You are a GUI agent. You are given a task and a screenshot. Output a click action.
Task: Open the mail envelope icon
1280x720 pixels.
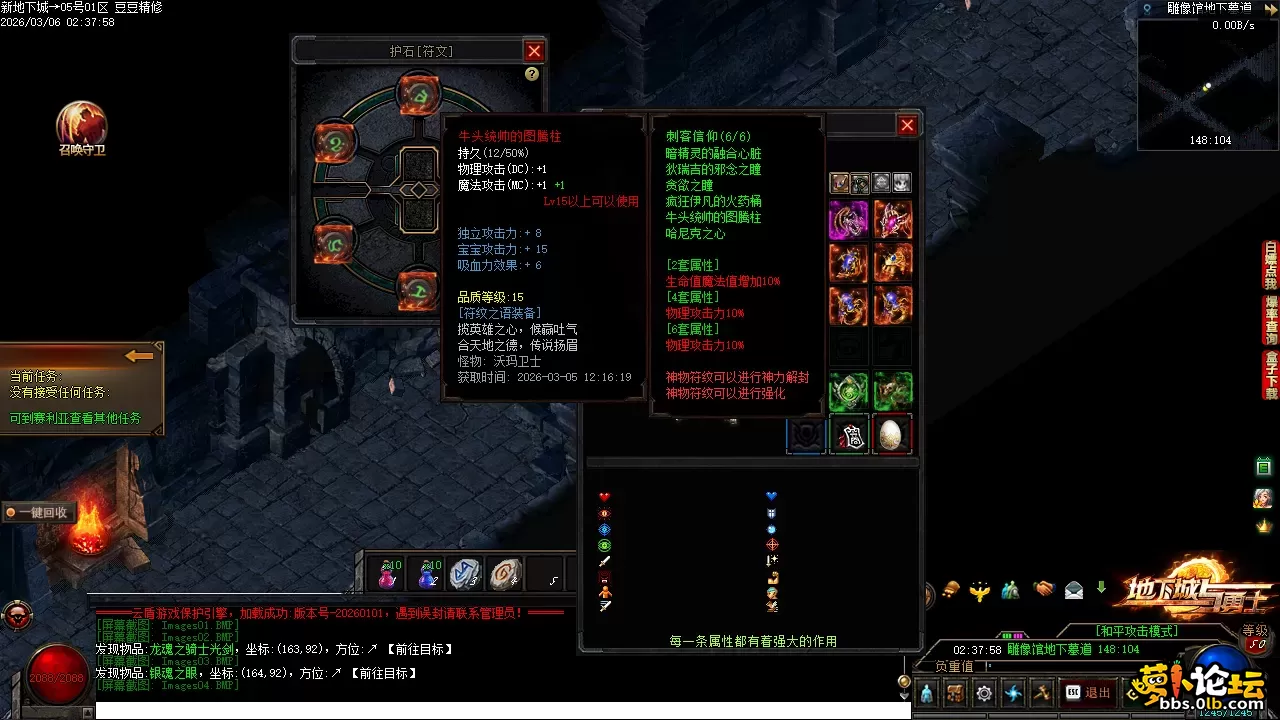click(1073, 590)
